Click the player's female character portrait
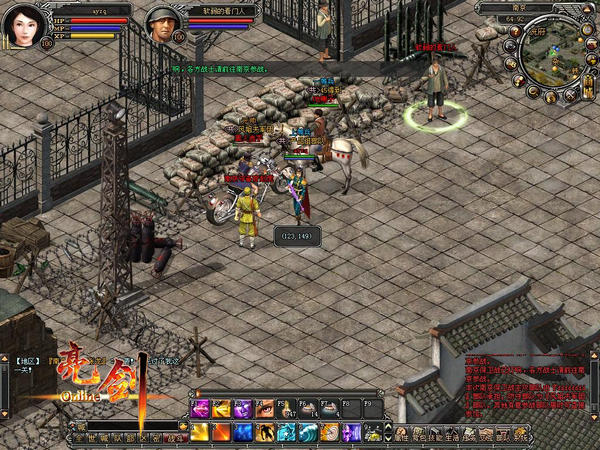 tap(23, 24)
